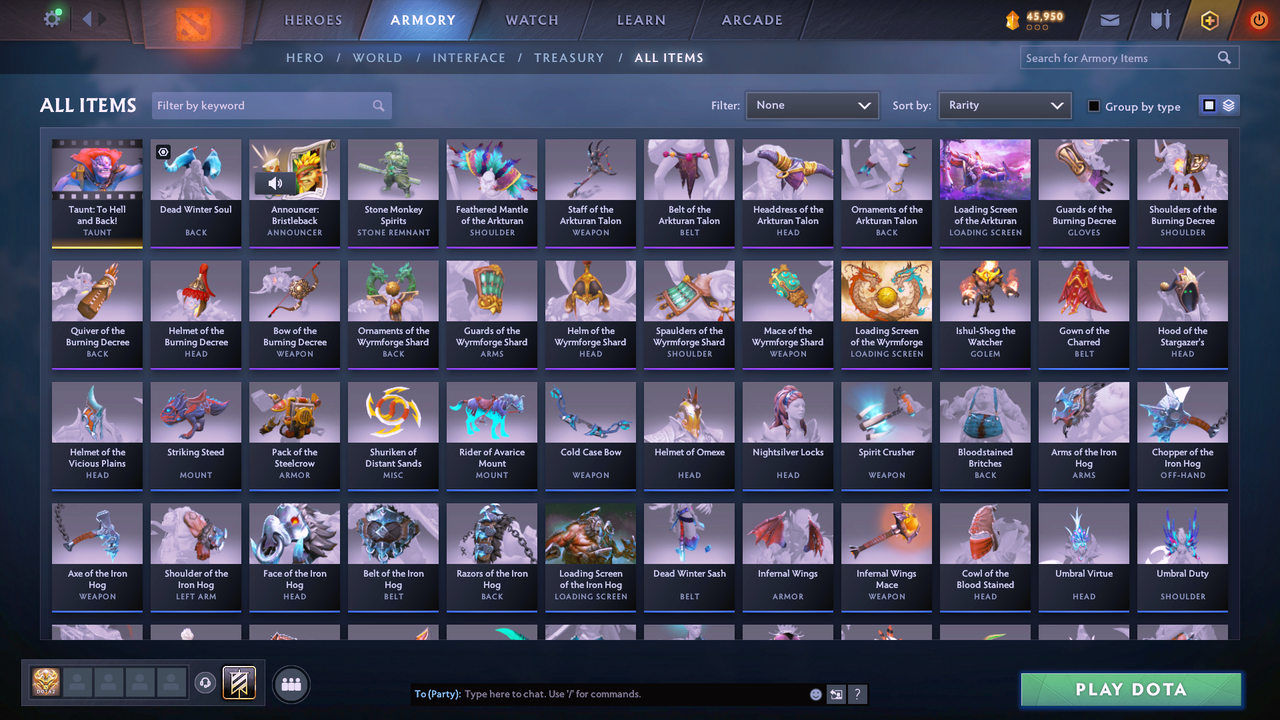
Task: Click the armory search magnifying glass
Action: click(1224, 58)
